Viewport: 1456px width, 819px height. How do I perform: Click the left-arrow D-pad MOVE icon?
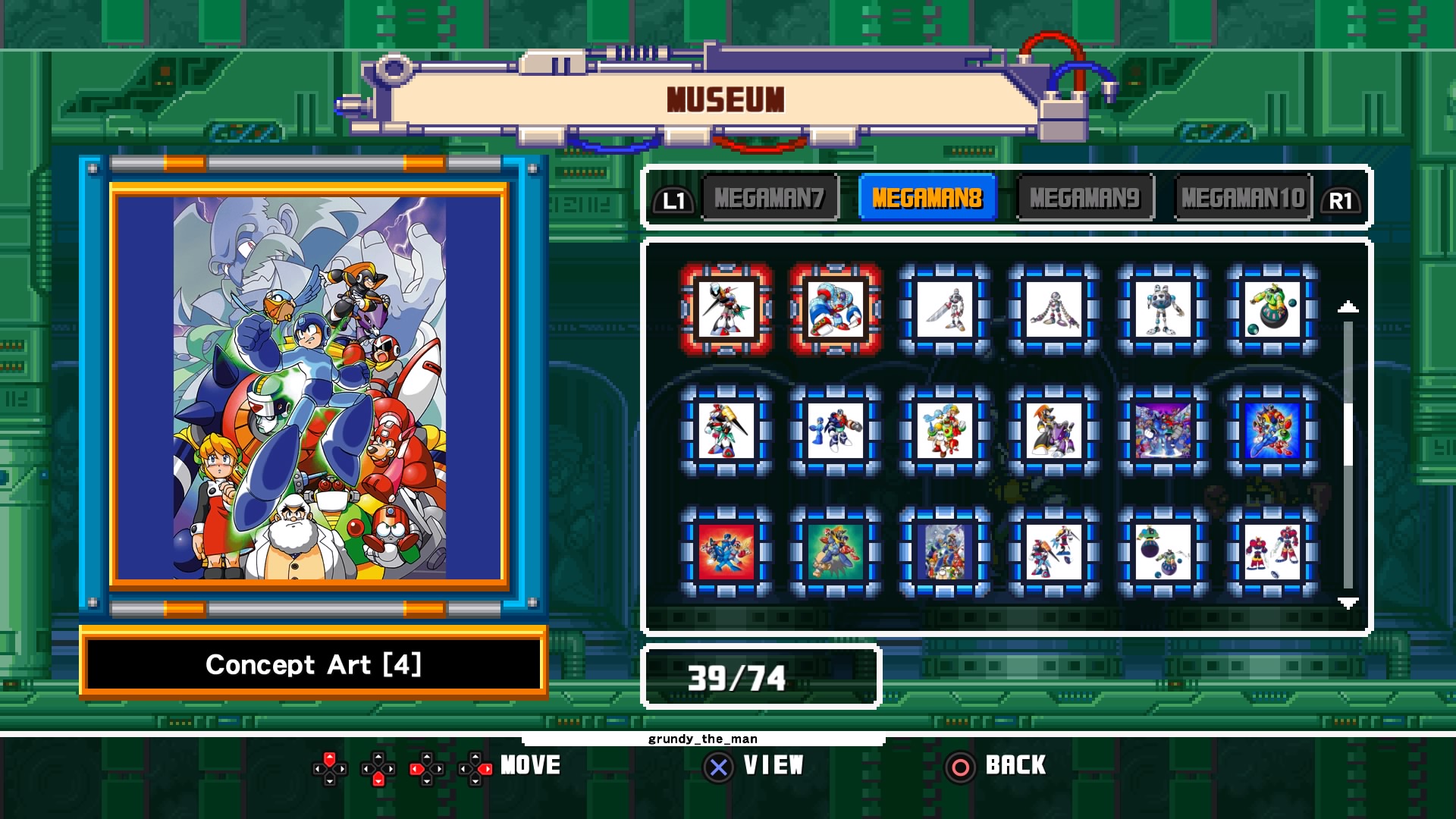tap(426, 766)
